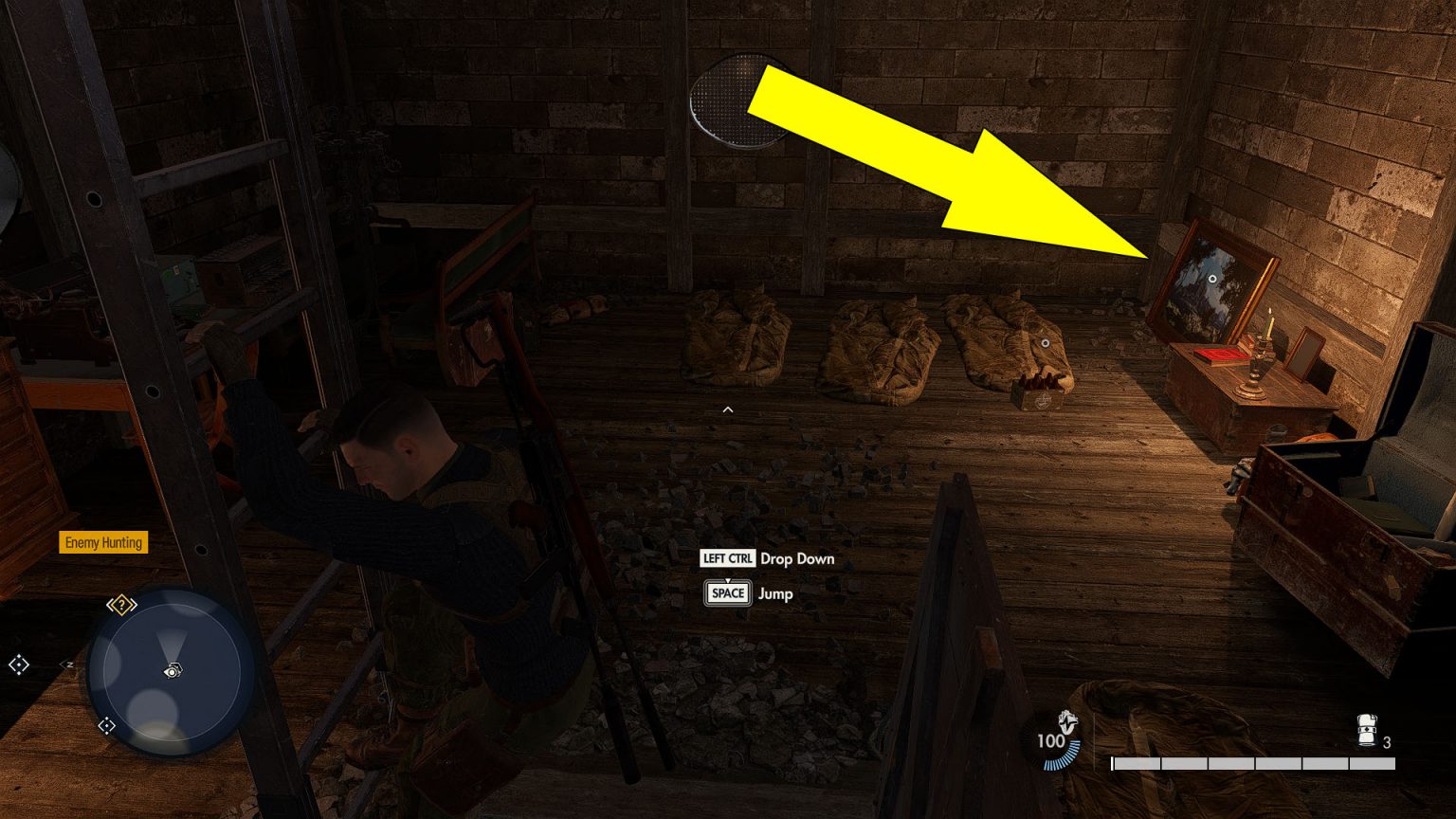Viewport: 1456px width, 819px height.
Task: Click the white interaction dot on the painting
Action: pyautogui.click(x=1213, y=279)
